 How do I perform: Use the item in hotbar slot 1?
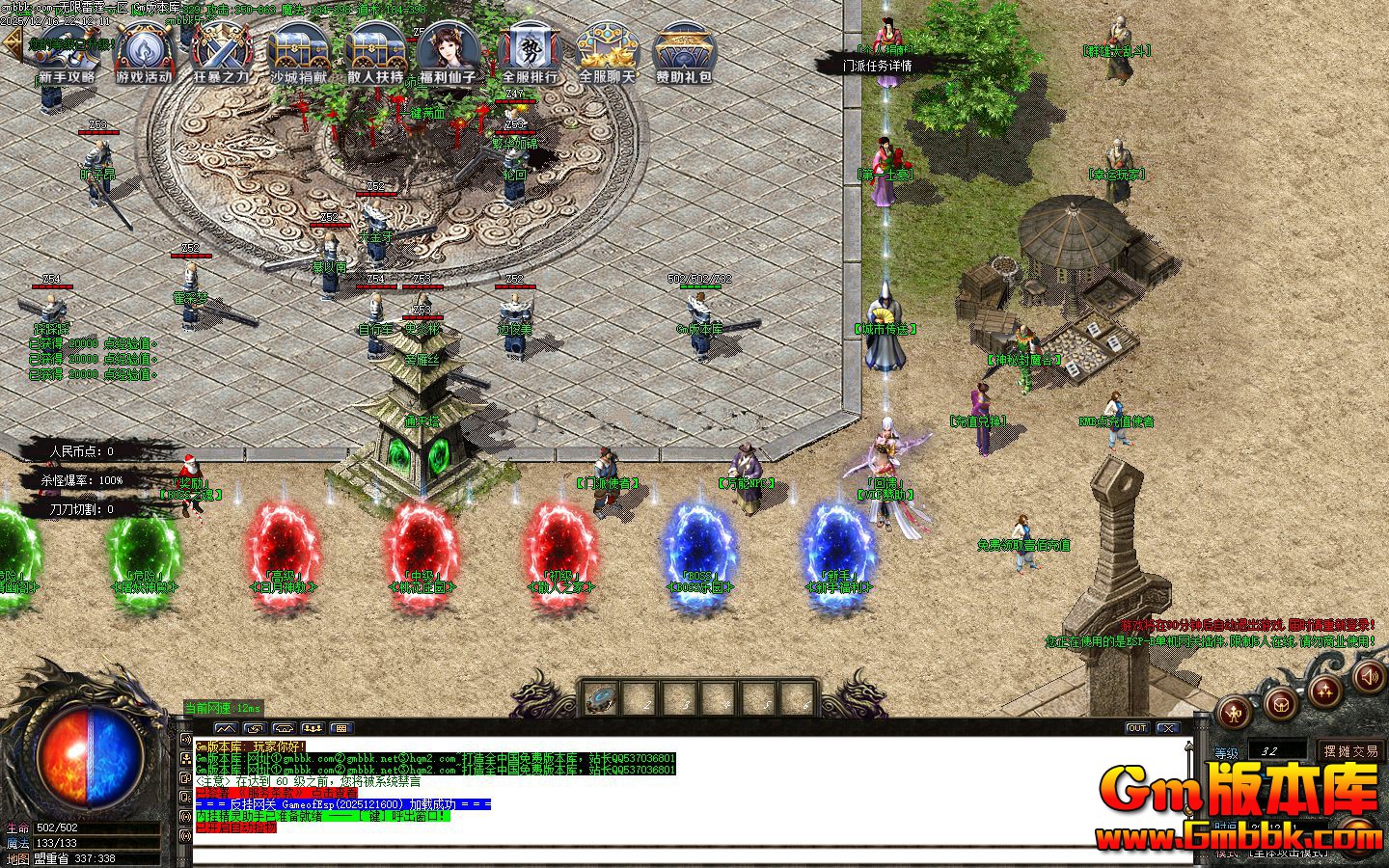[x=602, y=697]
